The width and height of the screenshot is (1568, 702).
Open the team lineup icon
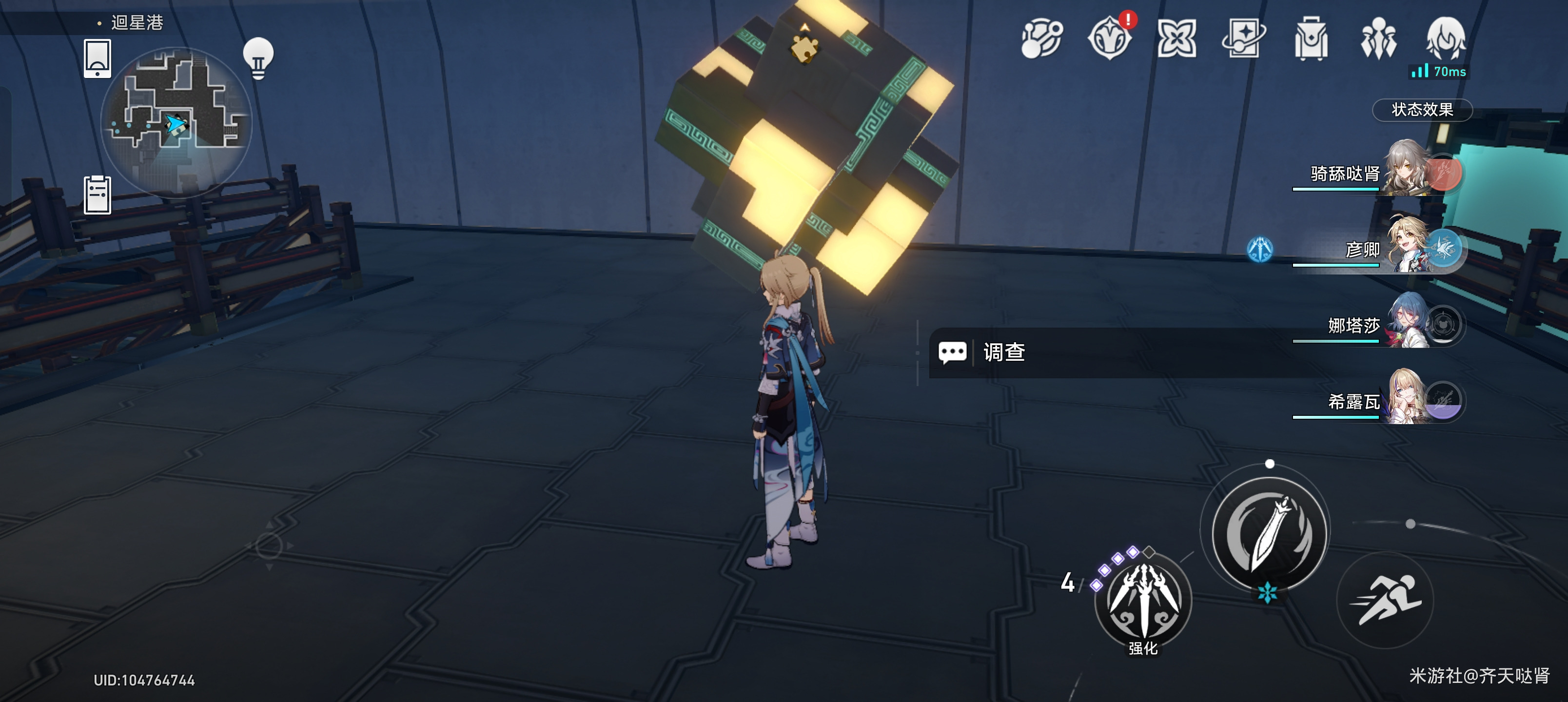tap(1378, 39)
